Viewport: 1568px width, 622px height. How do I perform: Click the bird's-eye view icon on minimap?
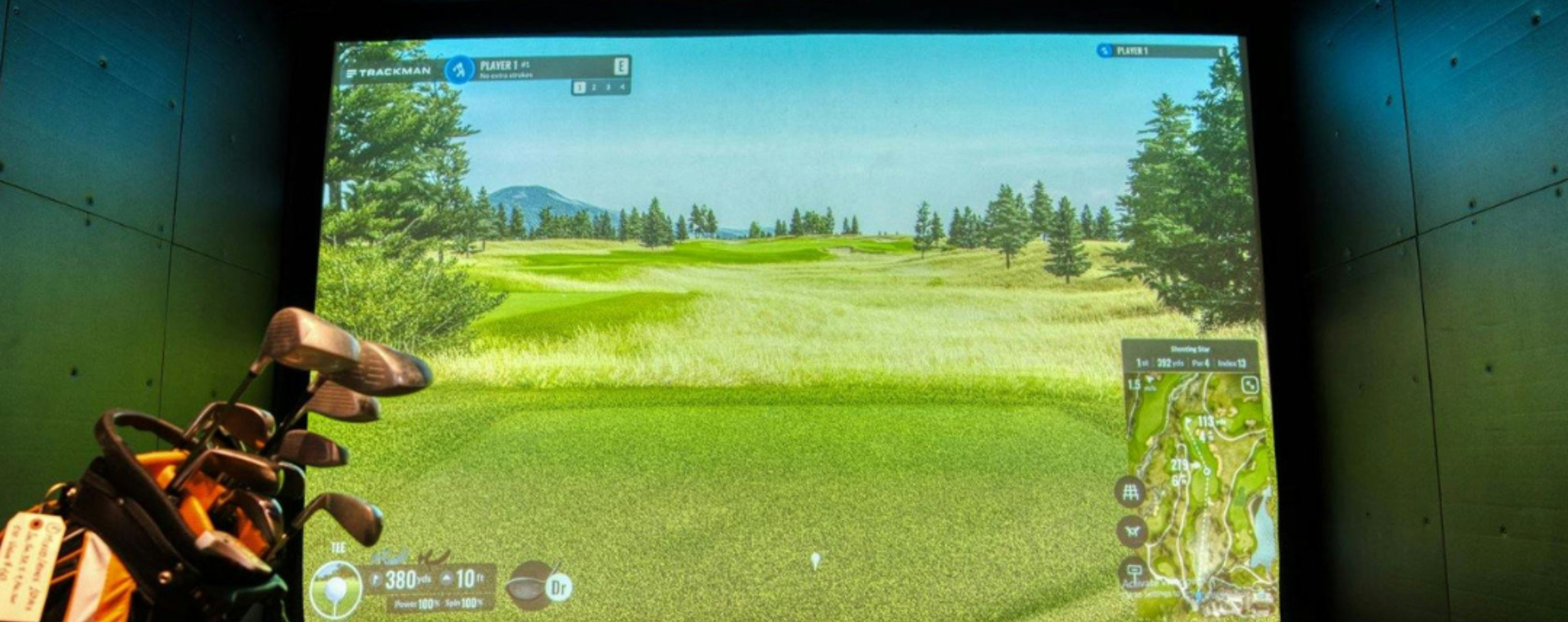1133,531
